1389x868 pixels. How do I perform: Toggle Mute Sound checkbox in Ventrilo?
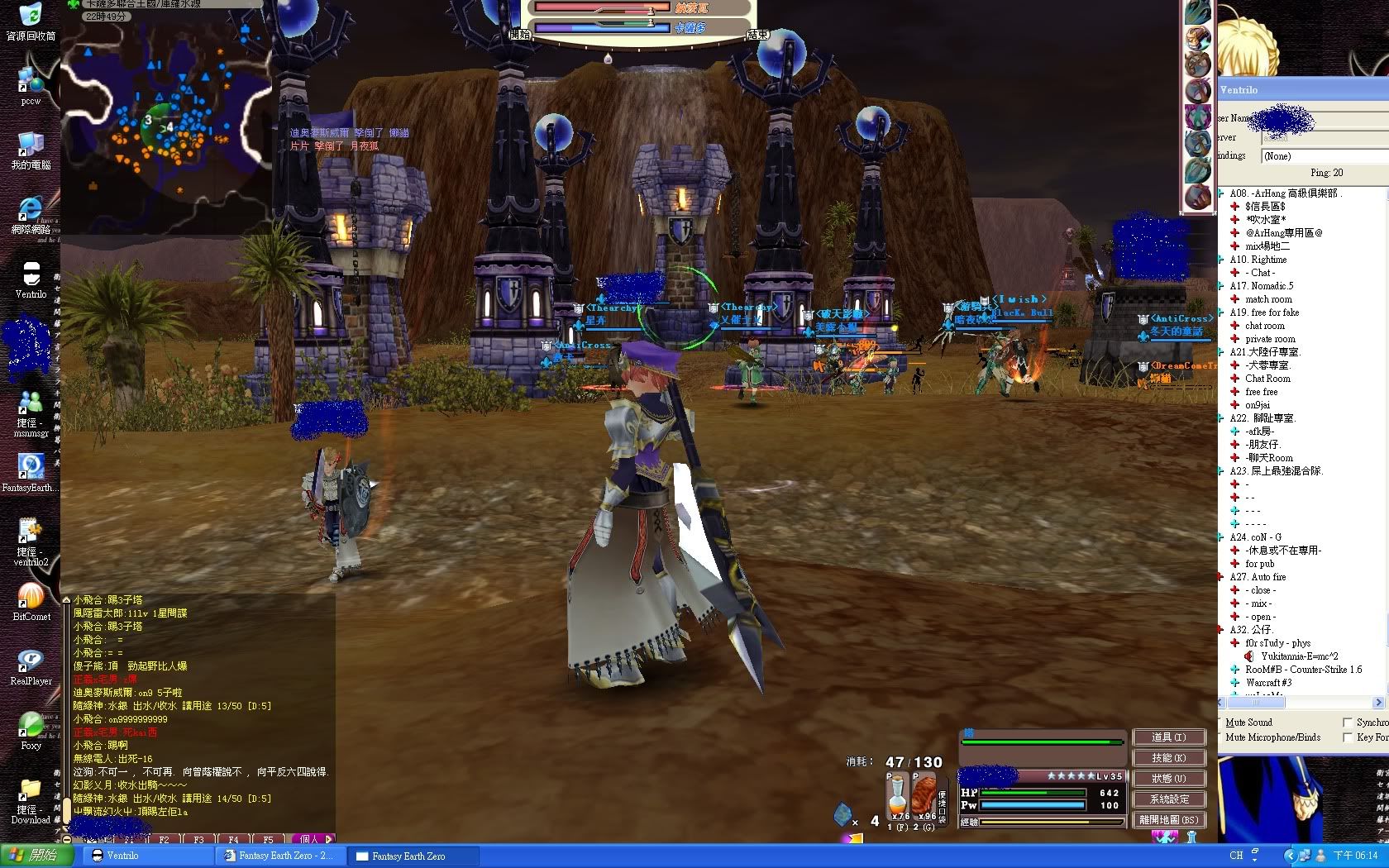(1221, 723)
